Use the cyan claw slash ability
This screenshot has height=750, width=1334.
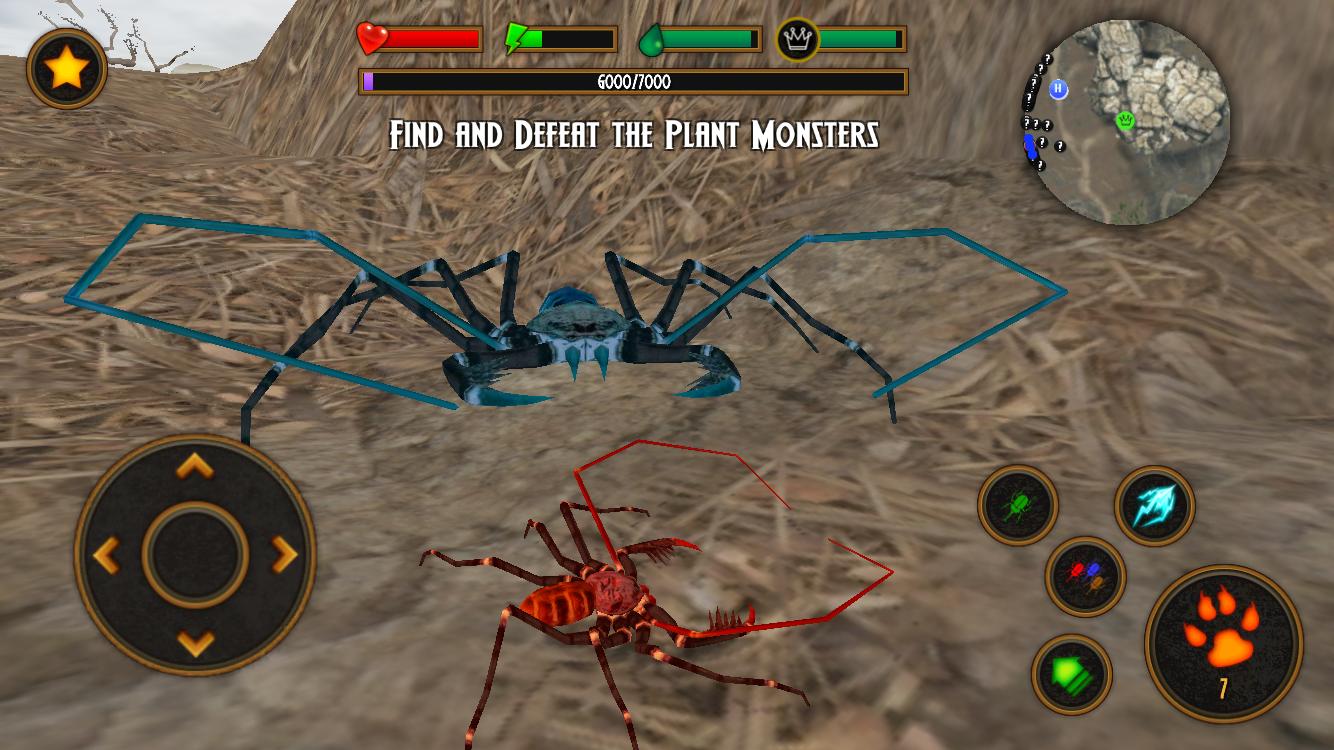click(x=1155, y=505)
